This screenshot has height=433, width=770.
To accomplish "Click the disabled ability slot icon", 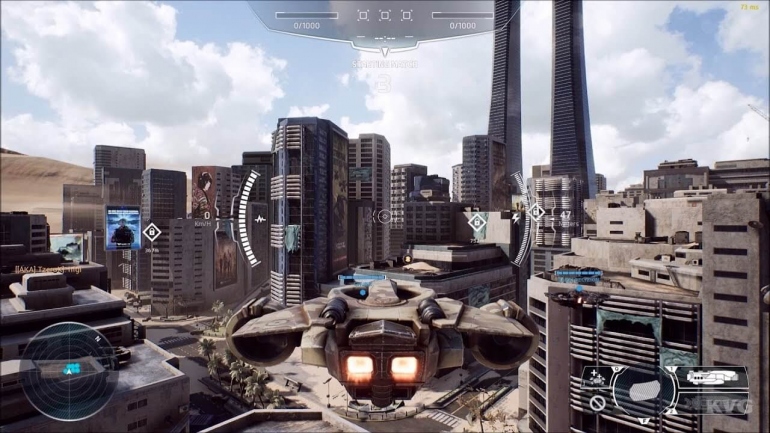I will point(597,403).
